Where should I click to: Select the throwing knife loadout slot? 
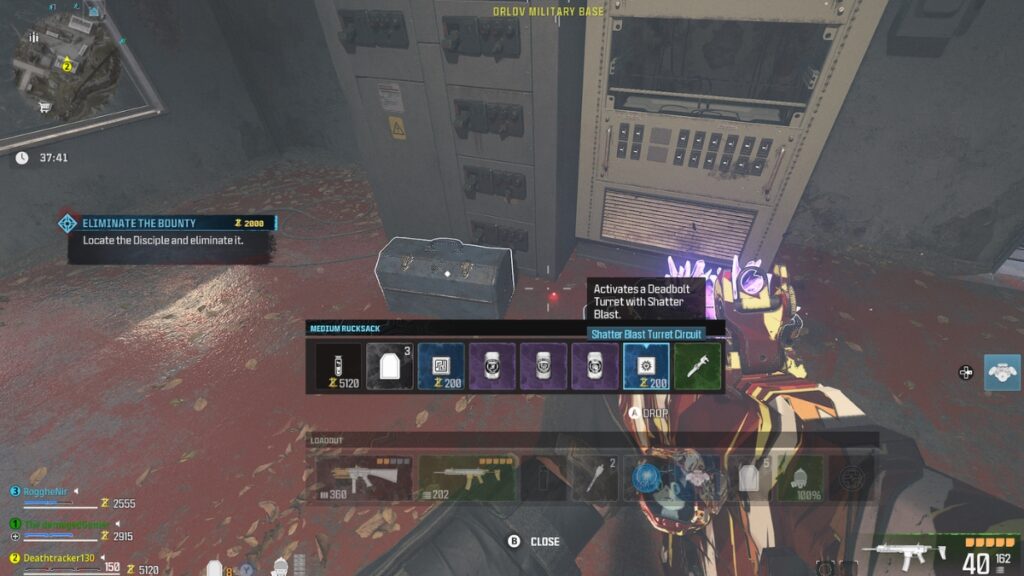594,478
